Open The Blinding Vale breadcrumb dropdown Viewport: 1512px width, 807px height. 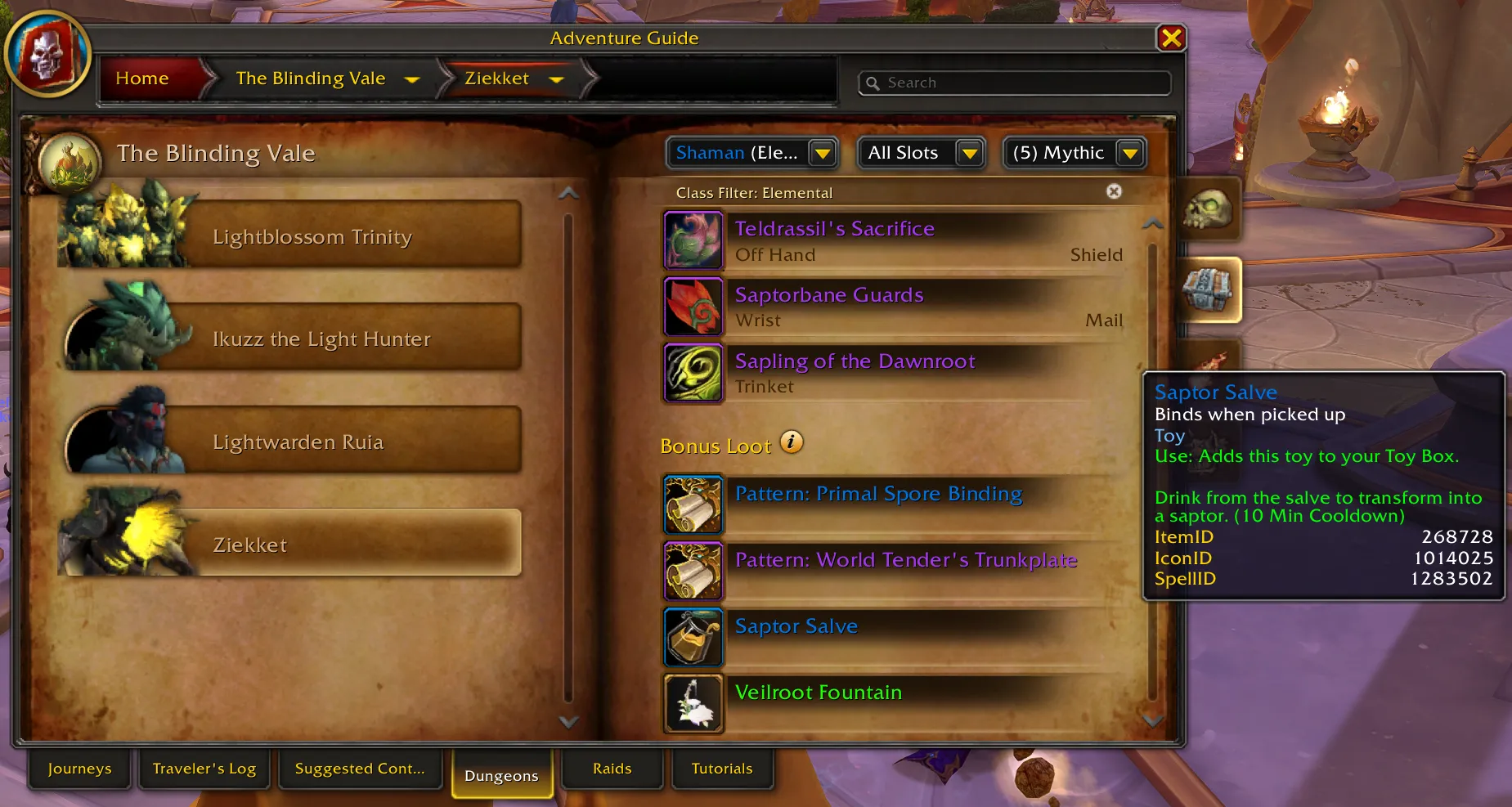tap(412, 79)
